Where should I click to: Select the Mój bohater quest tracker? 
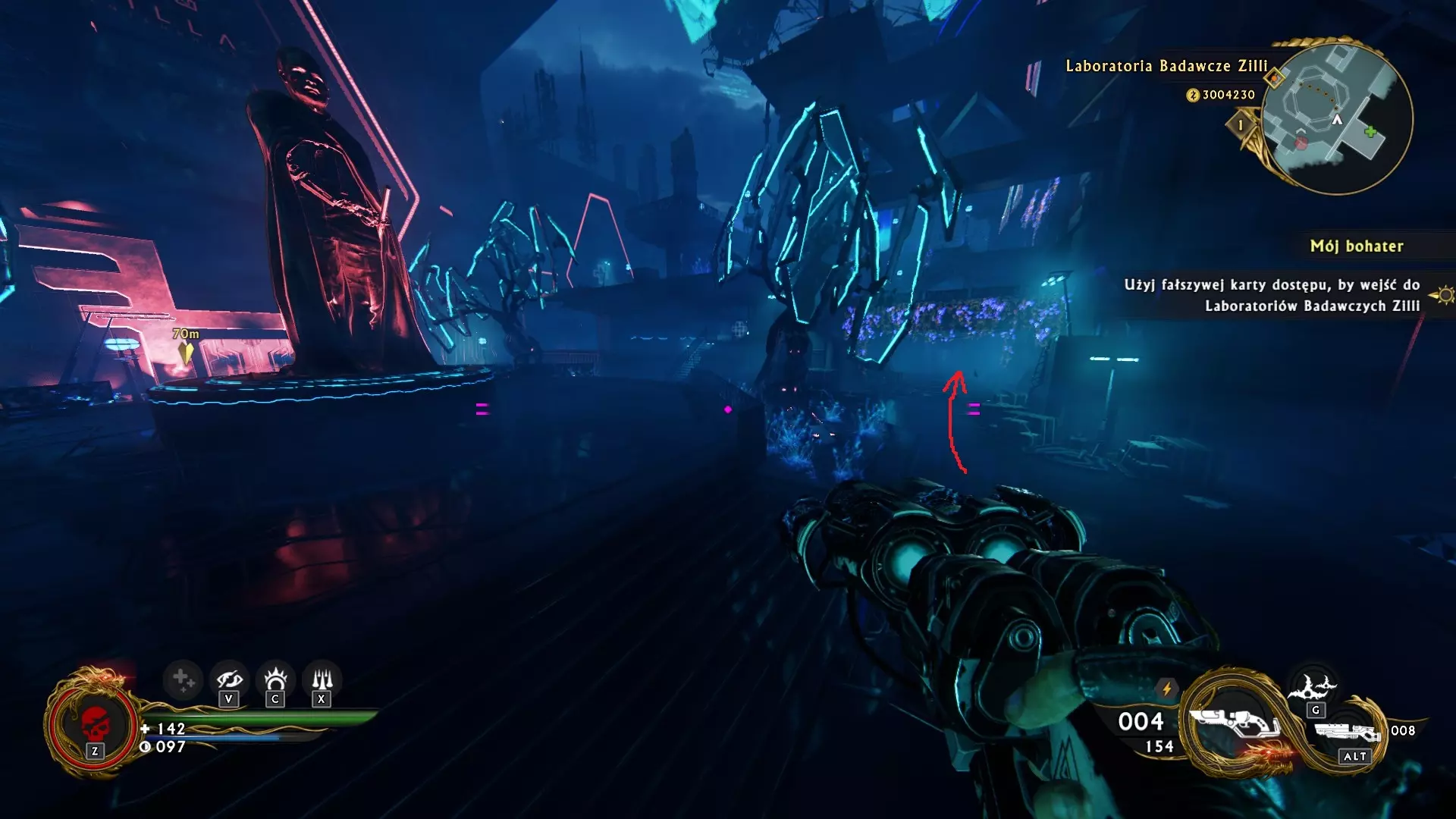[1357, 246]
